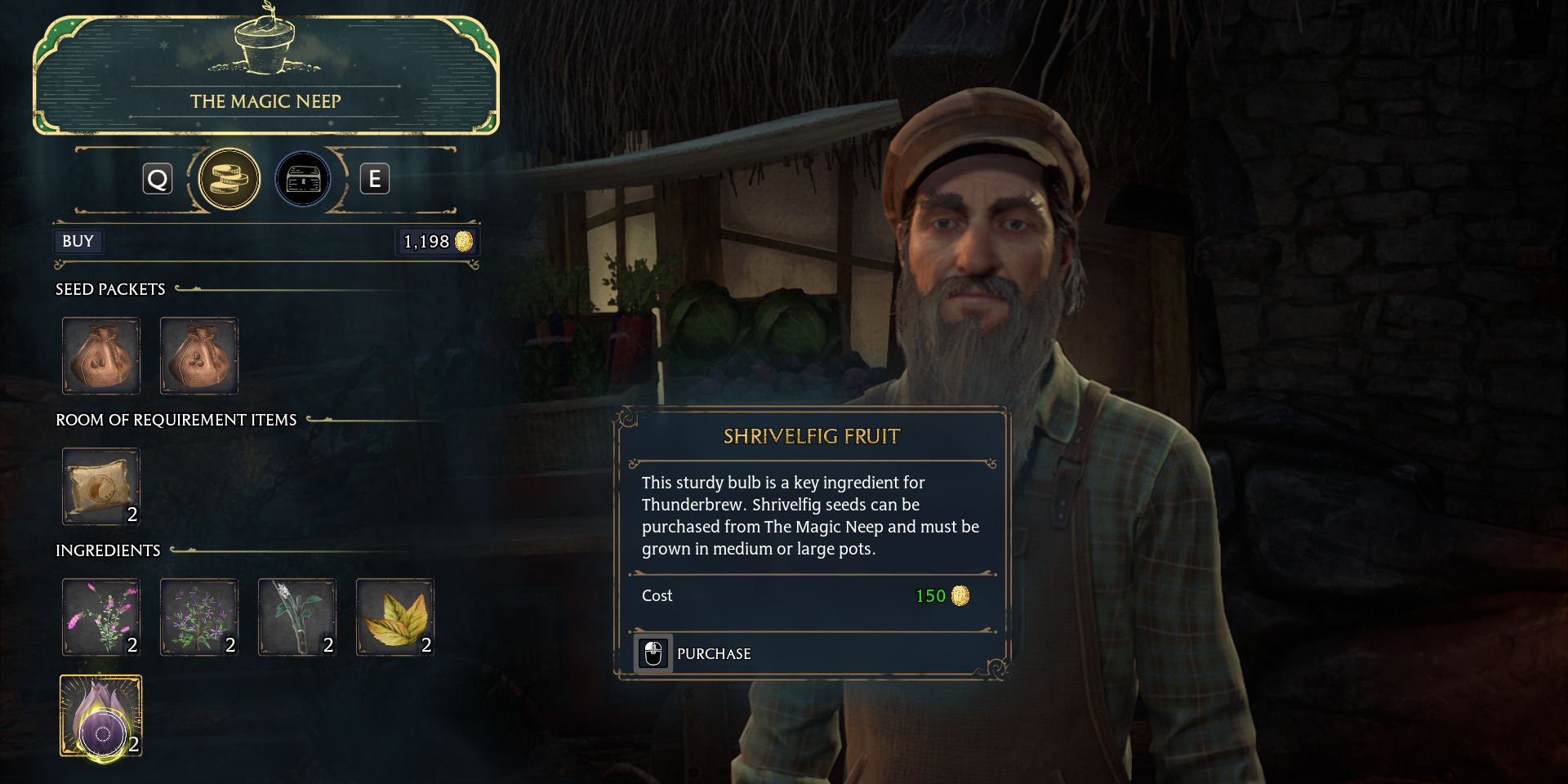
Task: Click the Q key tab indicator
Action: [158, 179]
